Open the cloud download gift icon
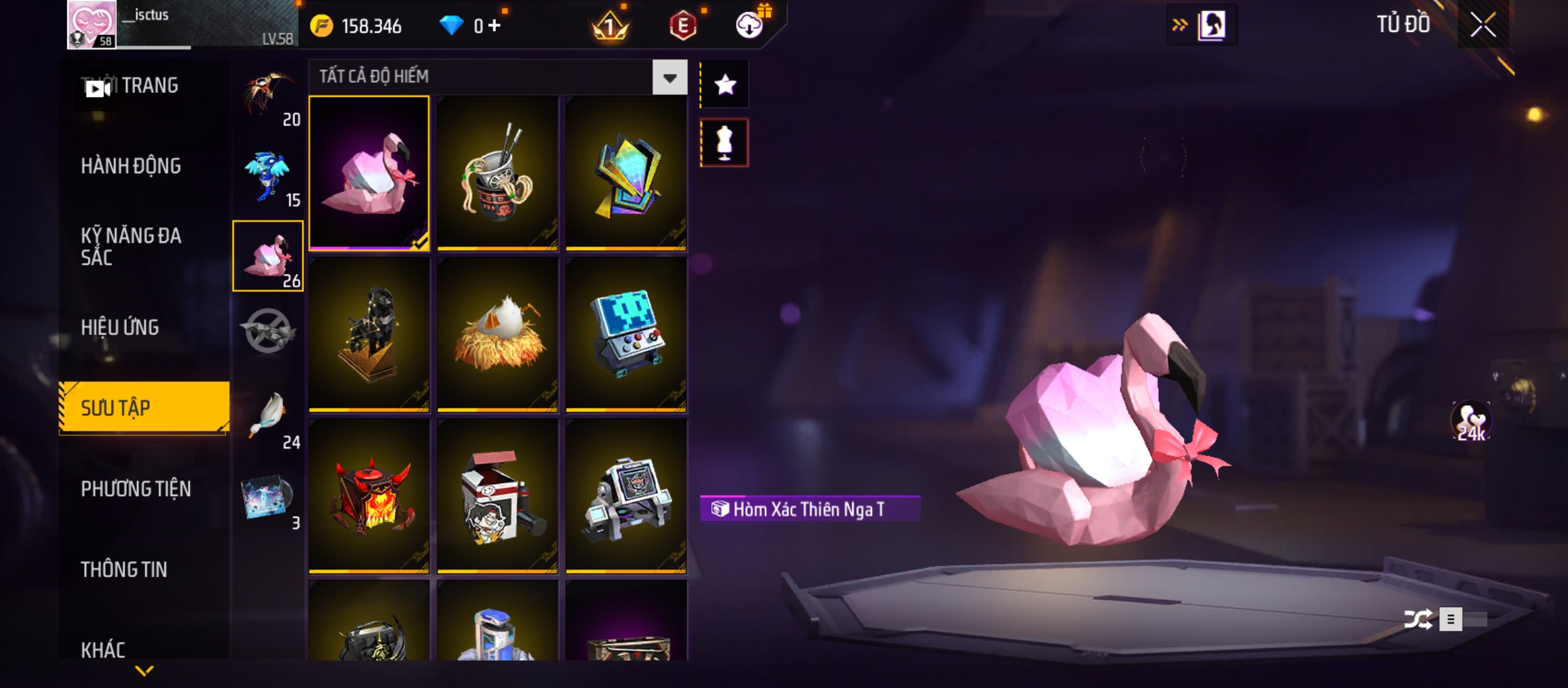This screenshot has width=1568, height=688. (x=750, y=25)
